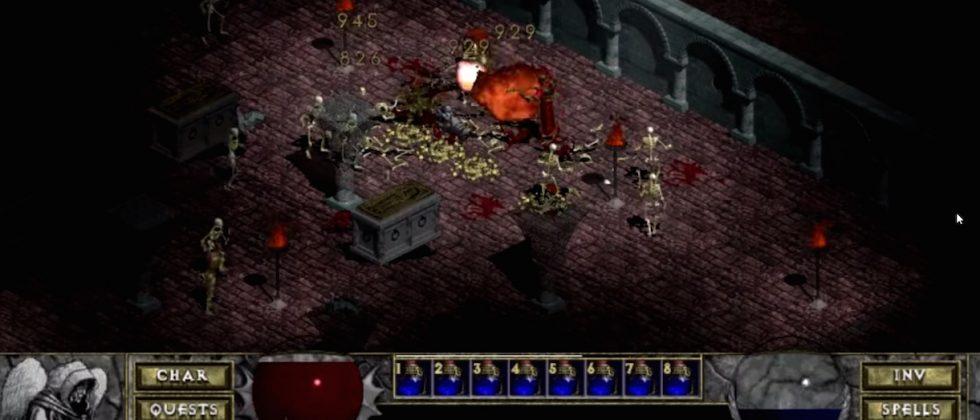Use the mana potion in belt slot 3
Viewport: 980px width, 420px height.
coord(488,378)
